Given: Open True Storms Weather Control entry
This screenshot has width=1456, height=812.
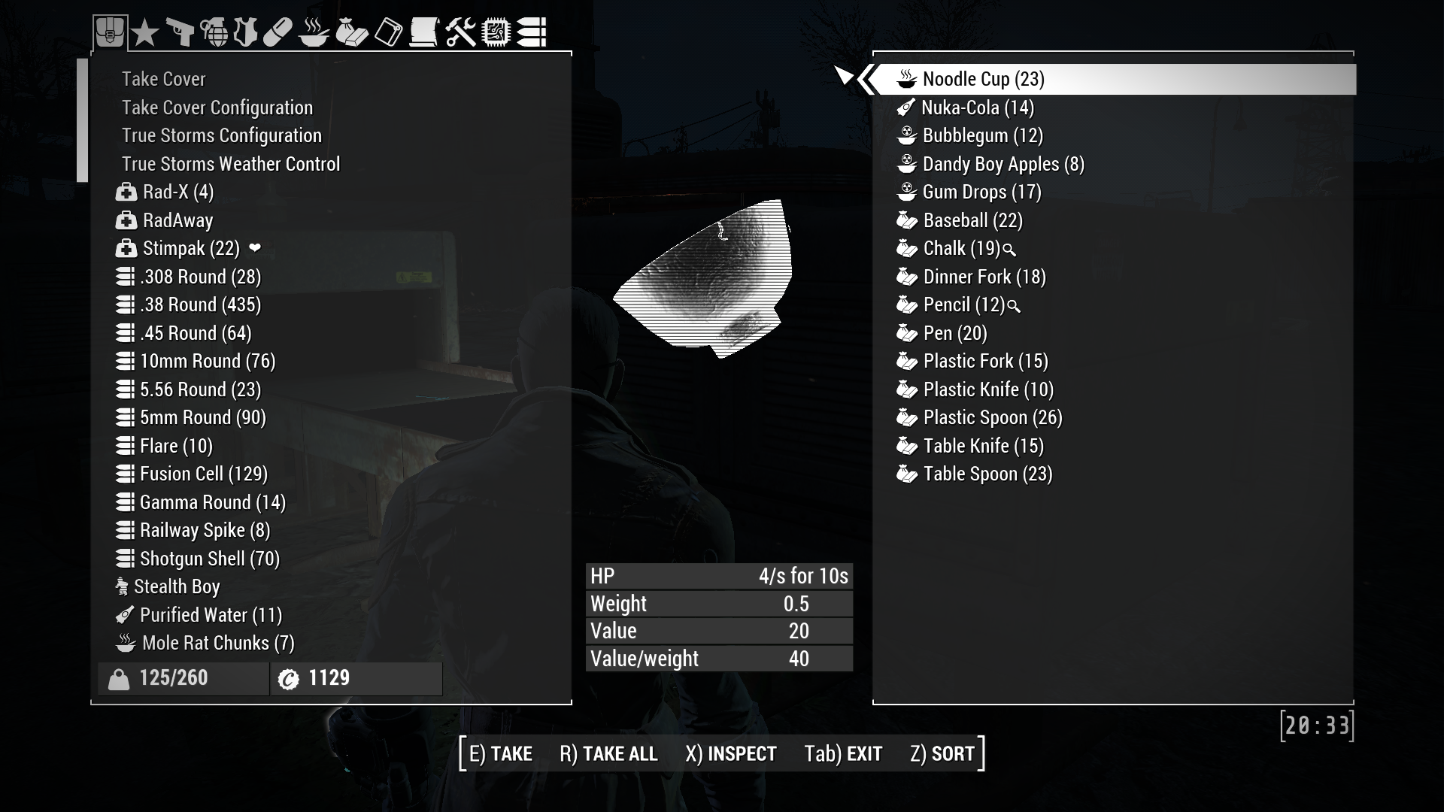Looking at the screenshot, I should [231, 164].
